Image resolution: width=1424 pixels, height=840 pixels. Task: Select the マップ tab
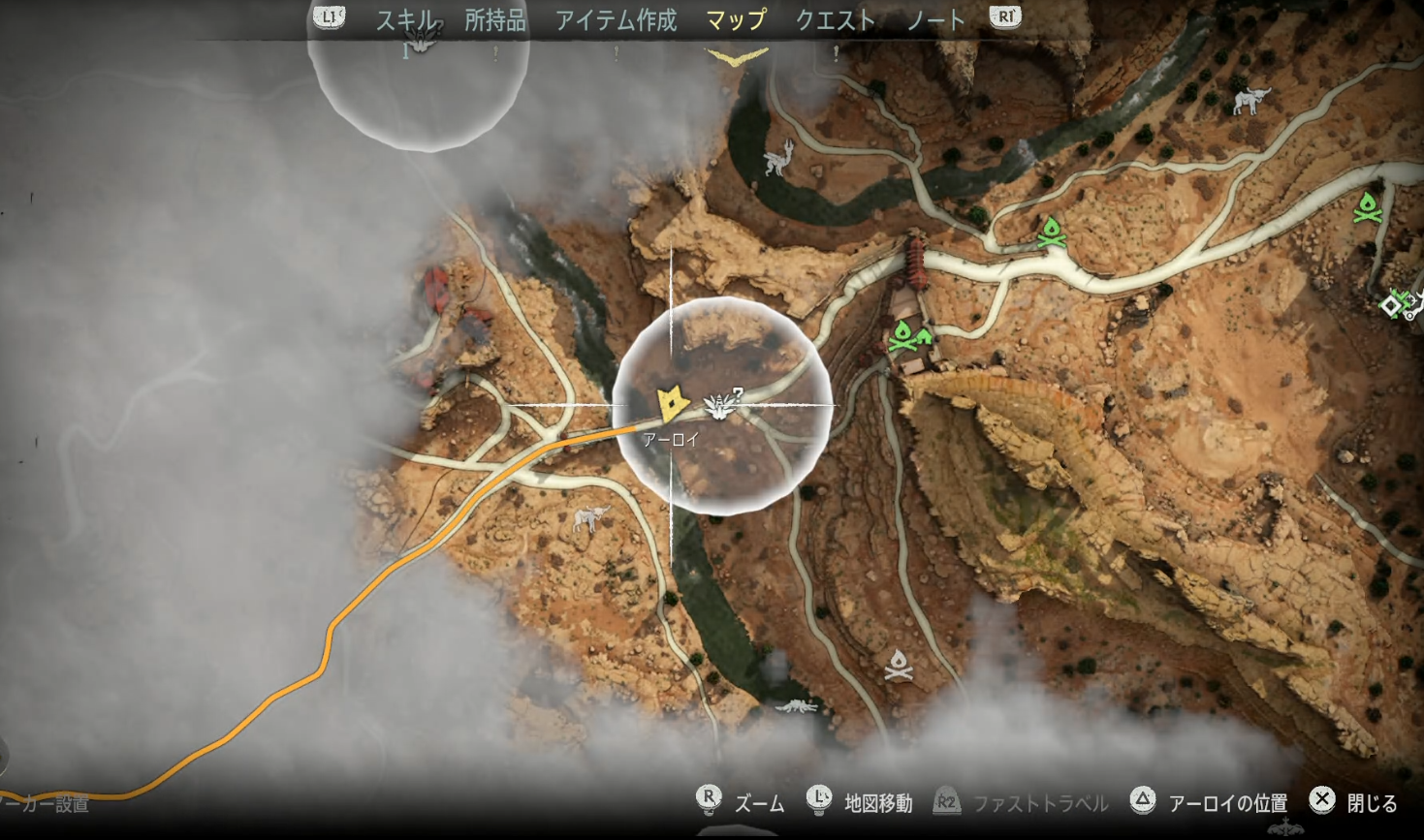click(736, 20)
